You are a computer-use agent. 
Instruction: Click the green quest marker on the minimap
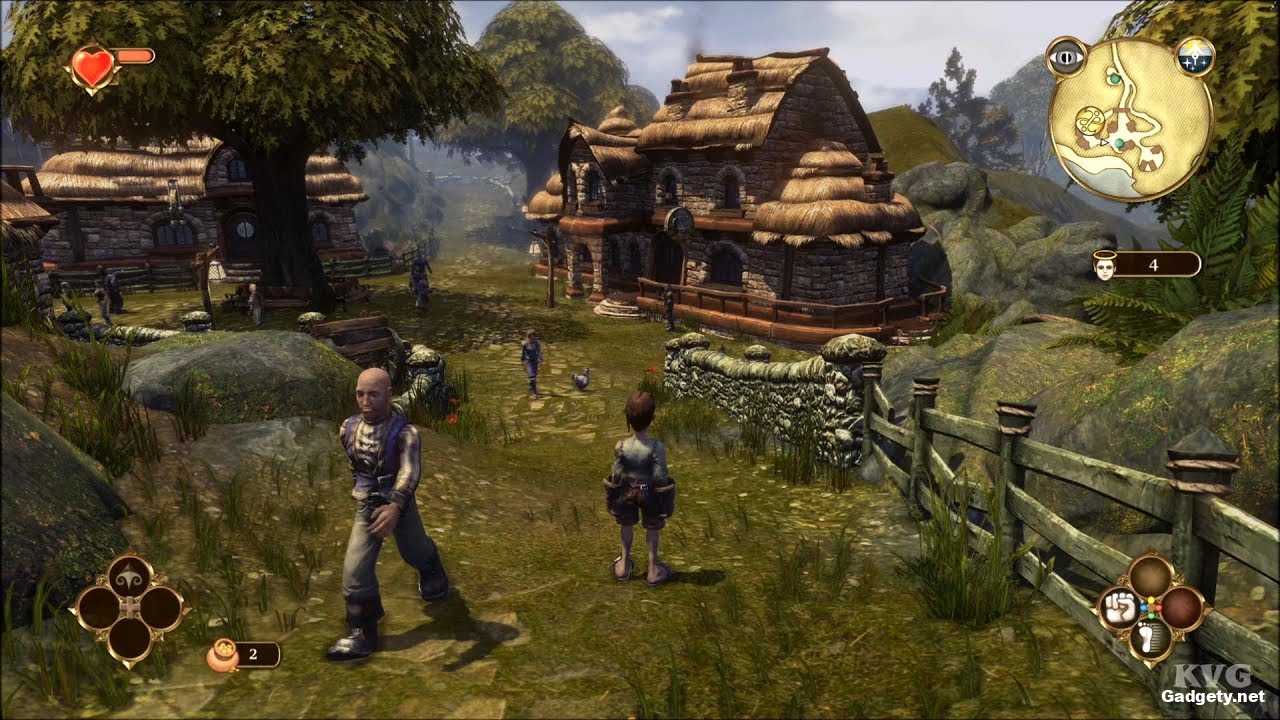click(1114, 78)
